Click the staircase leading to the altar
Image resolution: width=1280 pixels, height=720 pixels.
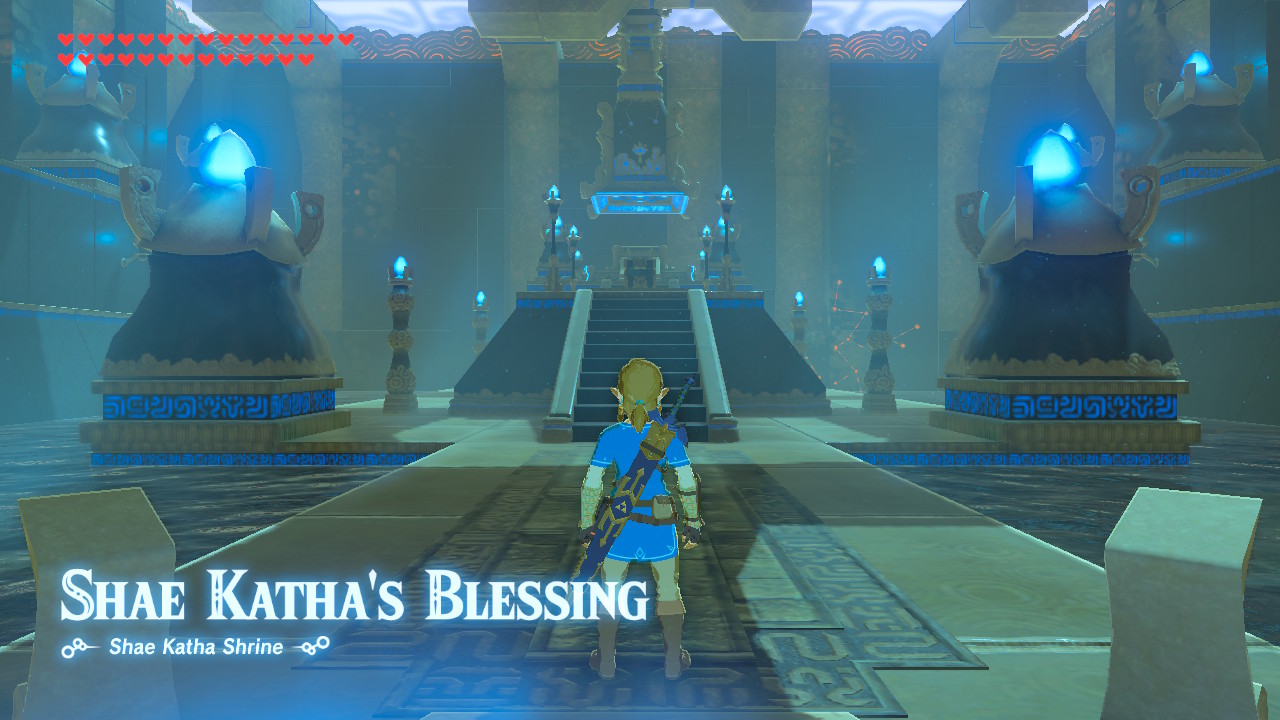coord(640,340)
